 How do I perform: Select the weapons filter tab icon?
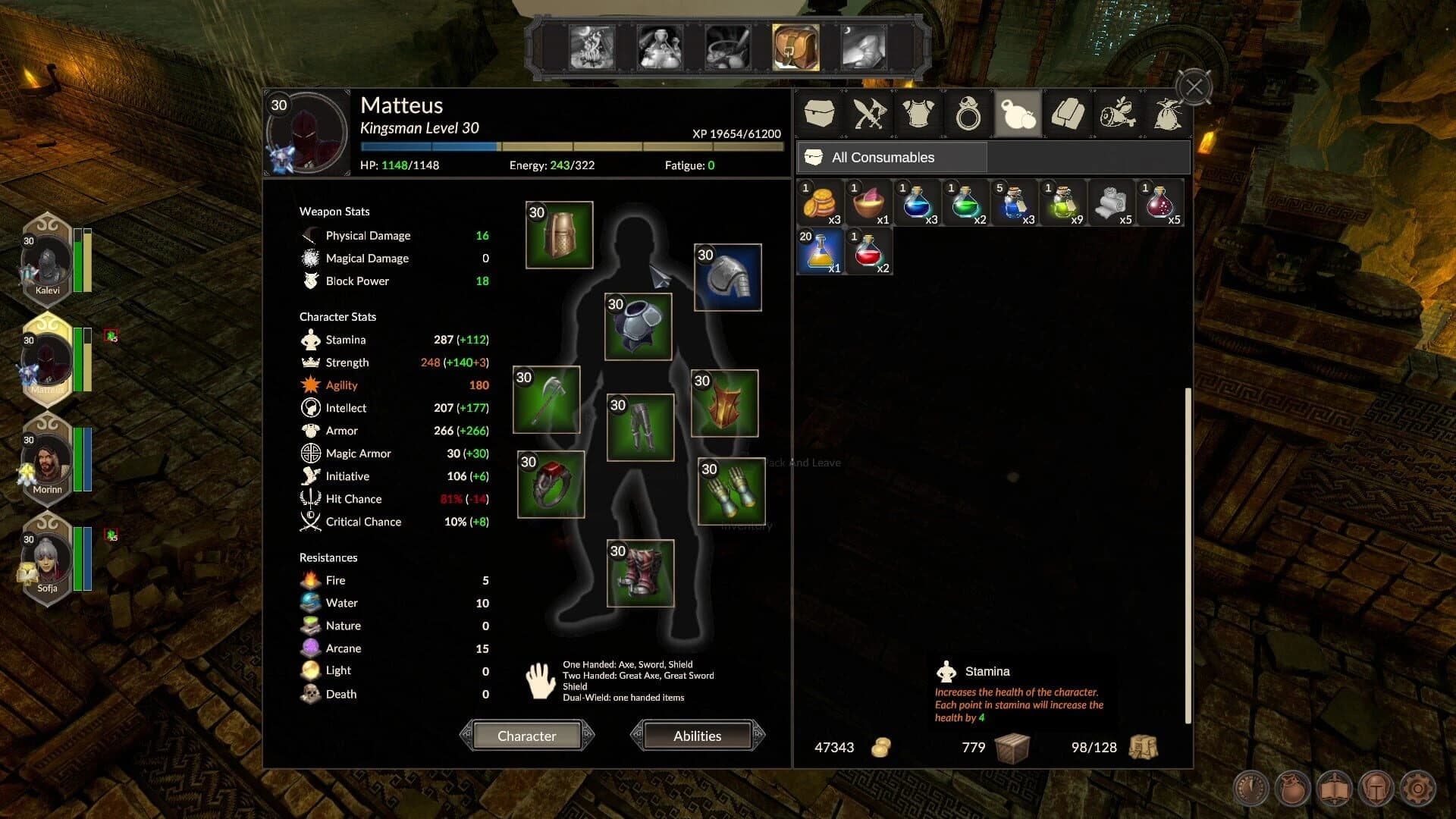(868, 114)
